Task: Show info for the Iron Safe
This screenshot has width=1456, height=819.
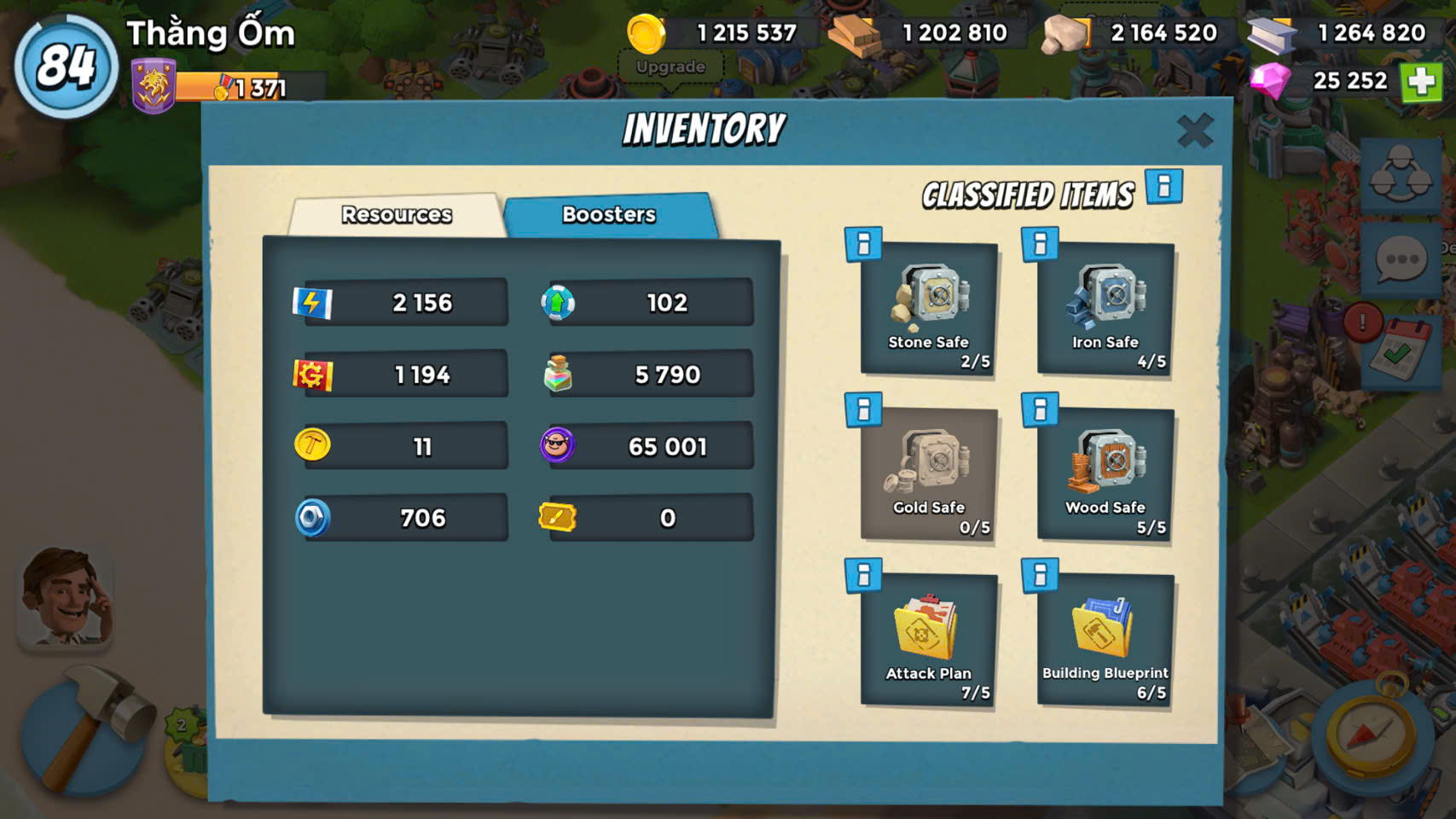Action: pyautogui.click(x=1040, y=245)
